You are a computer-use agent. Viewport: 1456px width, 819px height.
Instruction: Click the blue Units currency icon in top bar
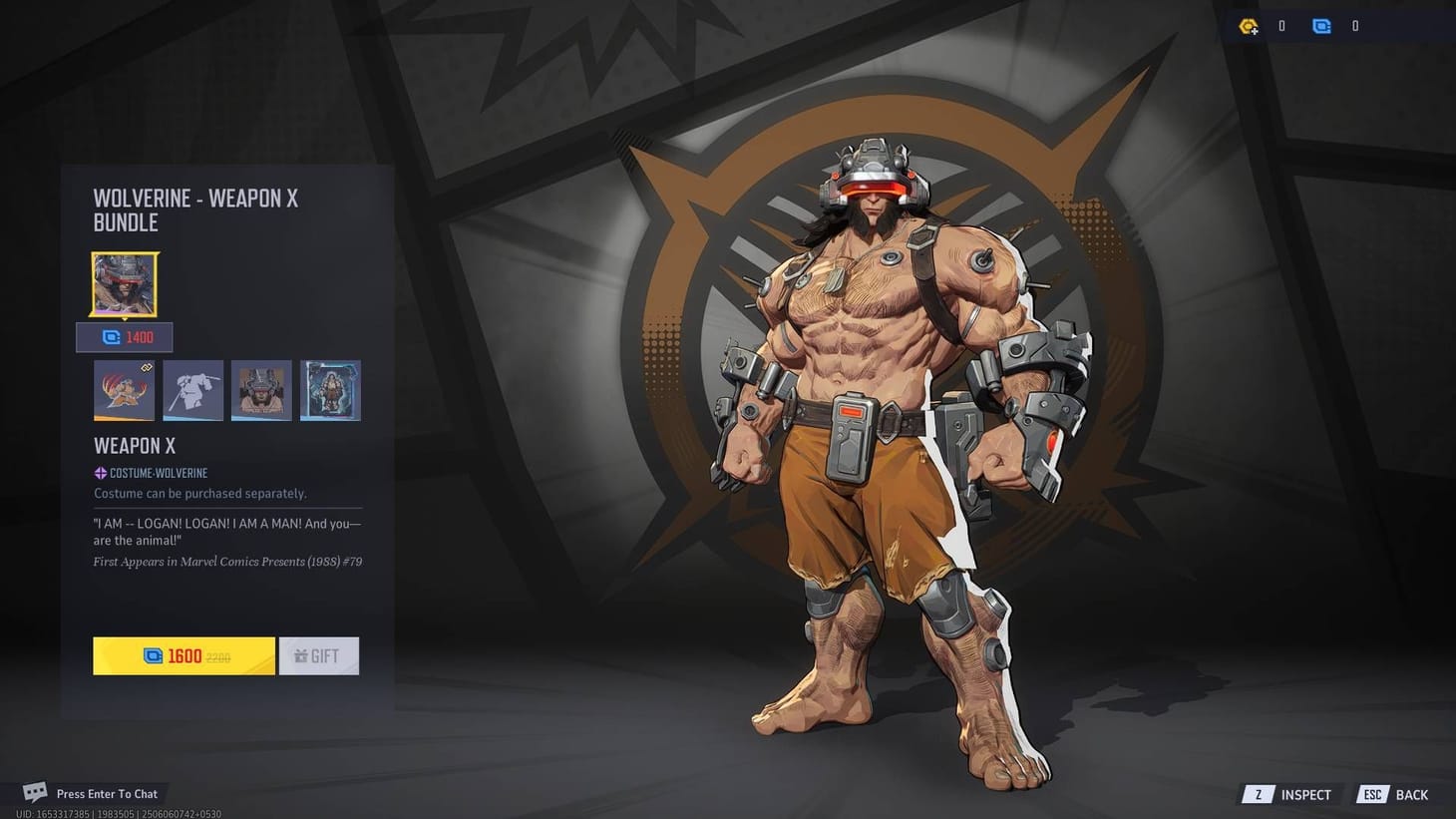click(1321, 26)
